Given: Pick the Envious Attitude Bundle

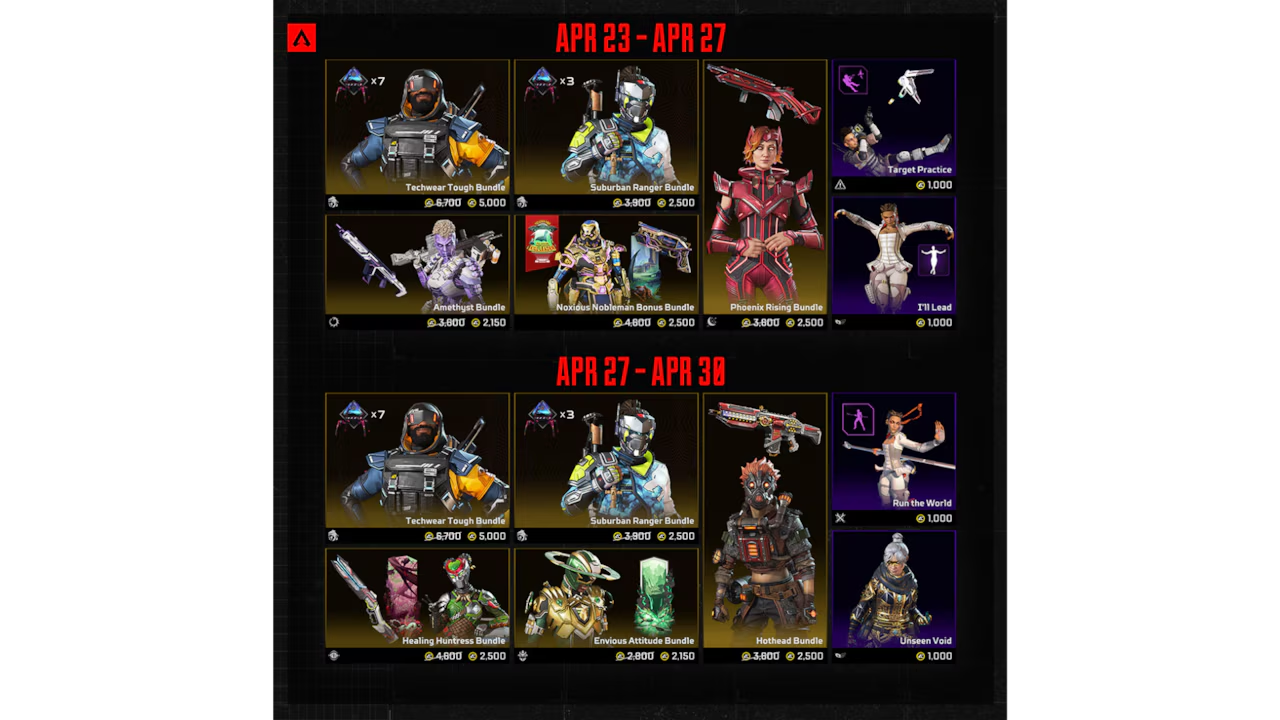Looking at the screenshot, I should point(606,598).
